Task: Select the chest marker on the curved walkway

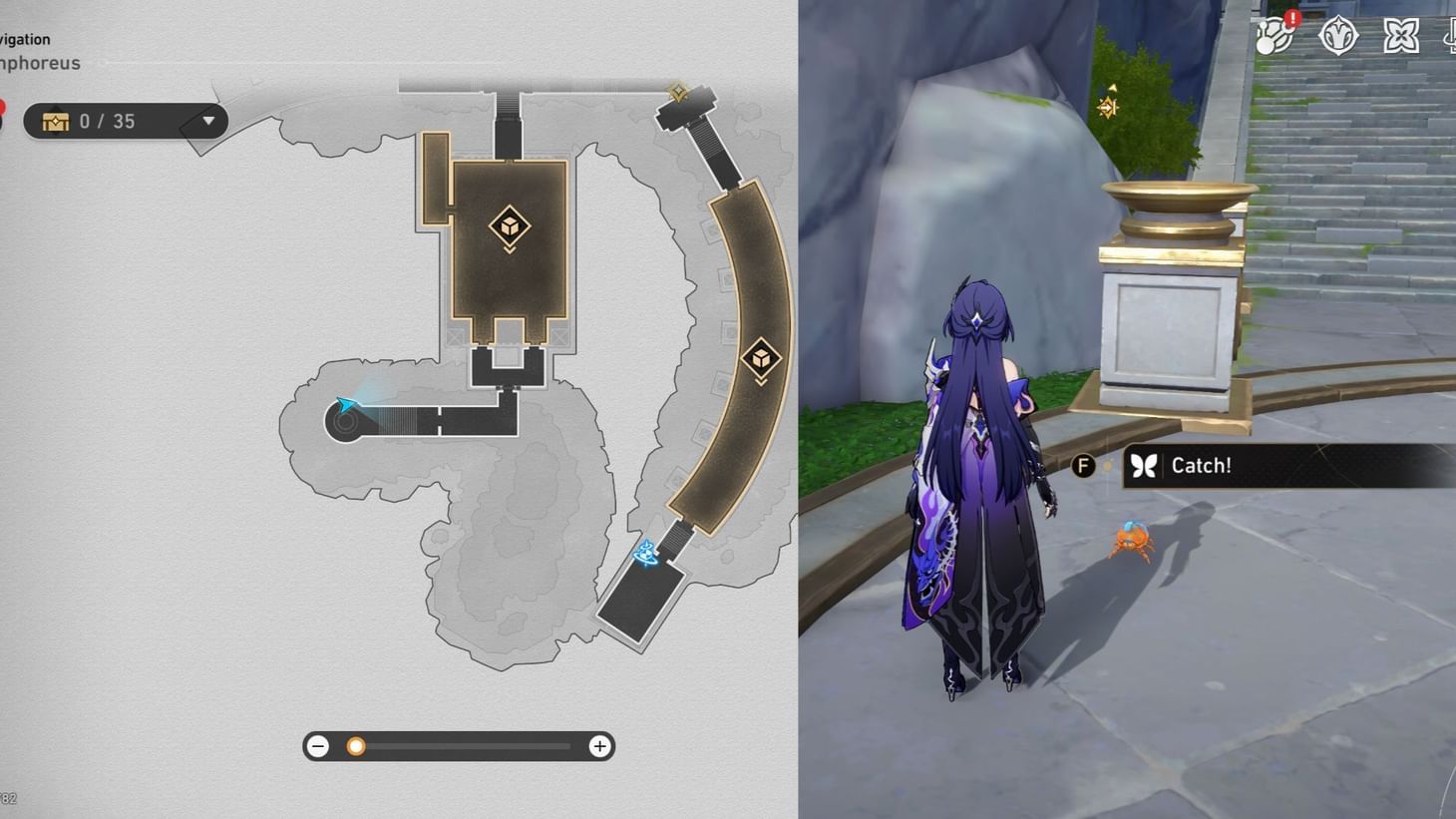Action: [x=761, y=356]
